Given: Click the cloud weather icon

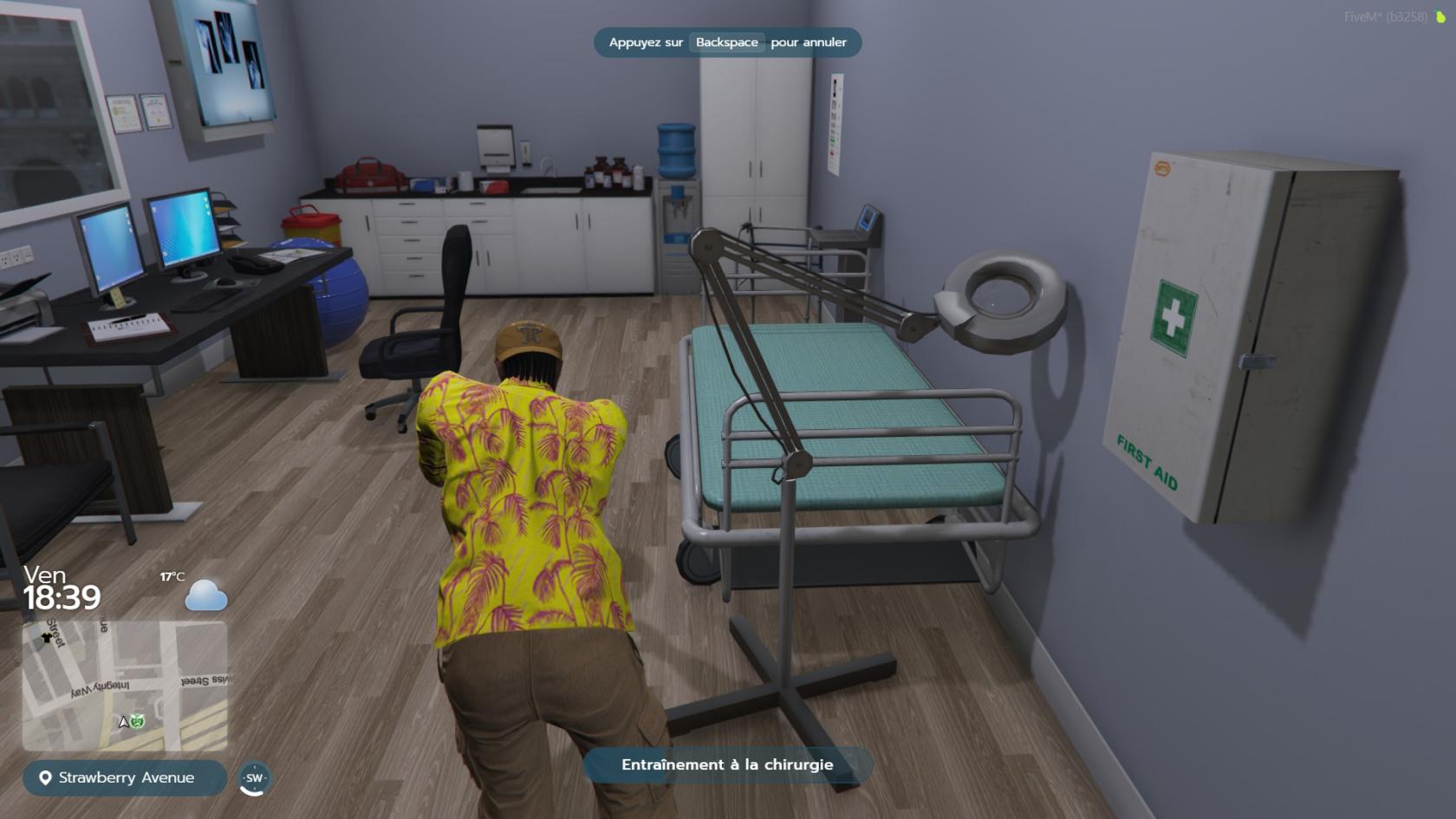Looking at the screenshot, I should [x=206, y=595].
